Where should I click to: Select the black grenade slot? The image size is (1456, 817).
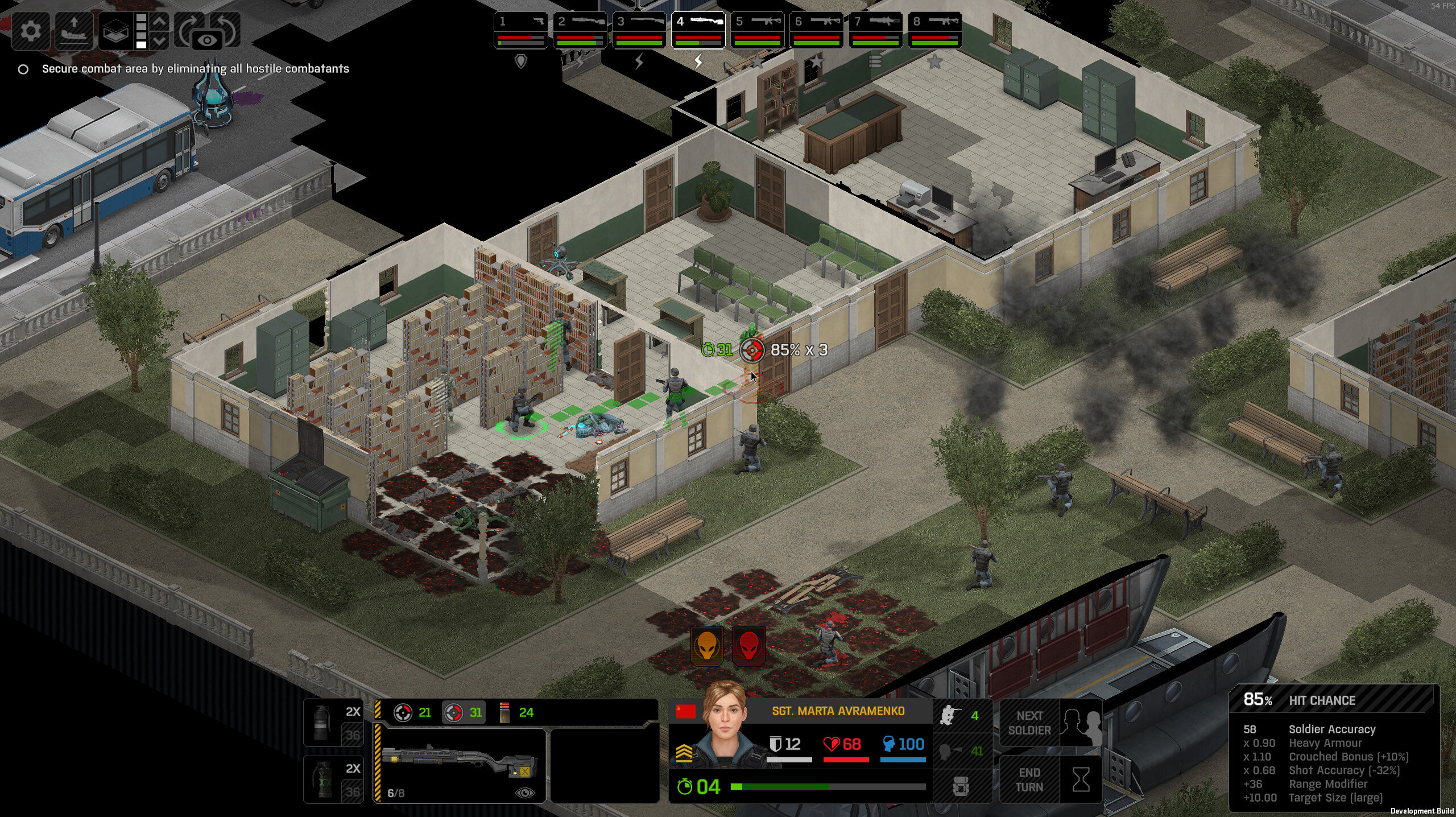click(x=333, y=723)
